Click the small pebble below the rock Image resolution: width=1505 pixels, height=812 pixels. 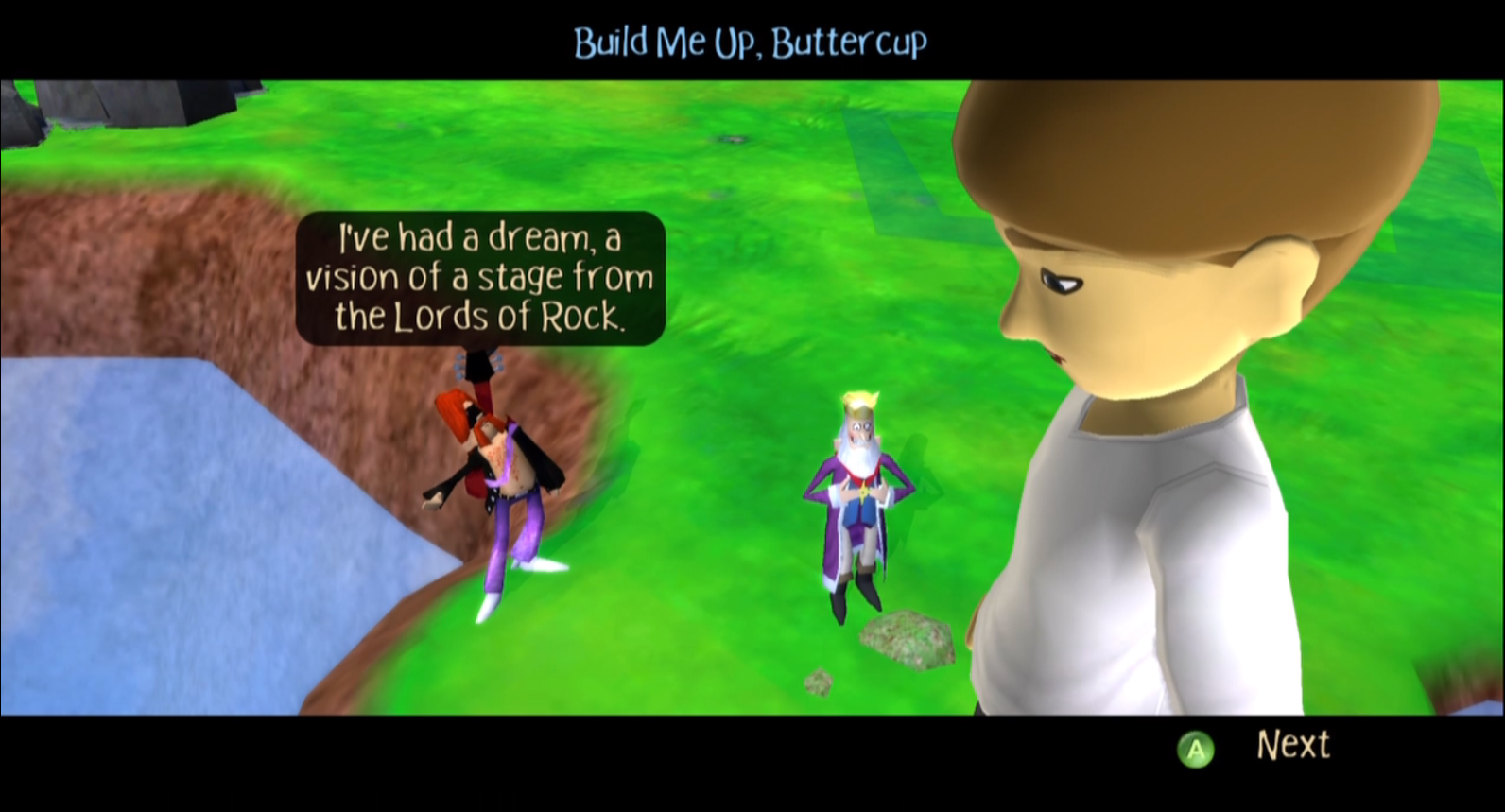coord(818,682)
